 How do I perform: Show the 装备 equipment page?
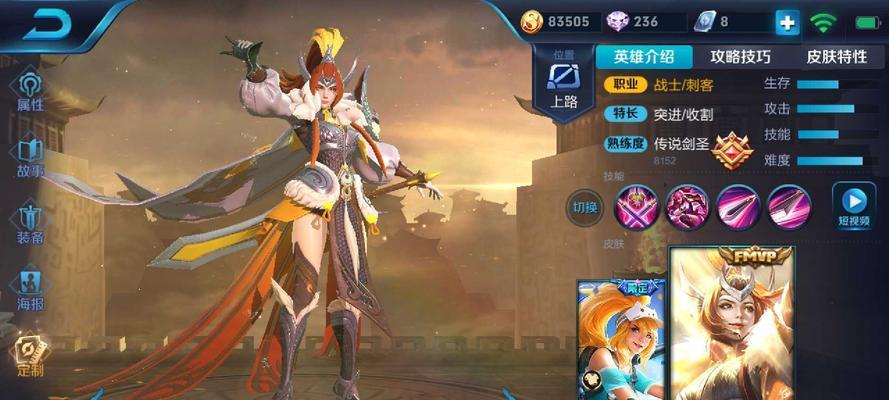(x=30, y=223)
